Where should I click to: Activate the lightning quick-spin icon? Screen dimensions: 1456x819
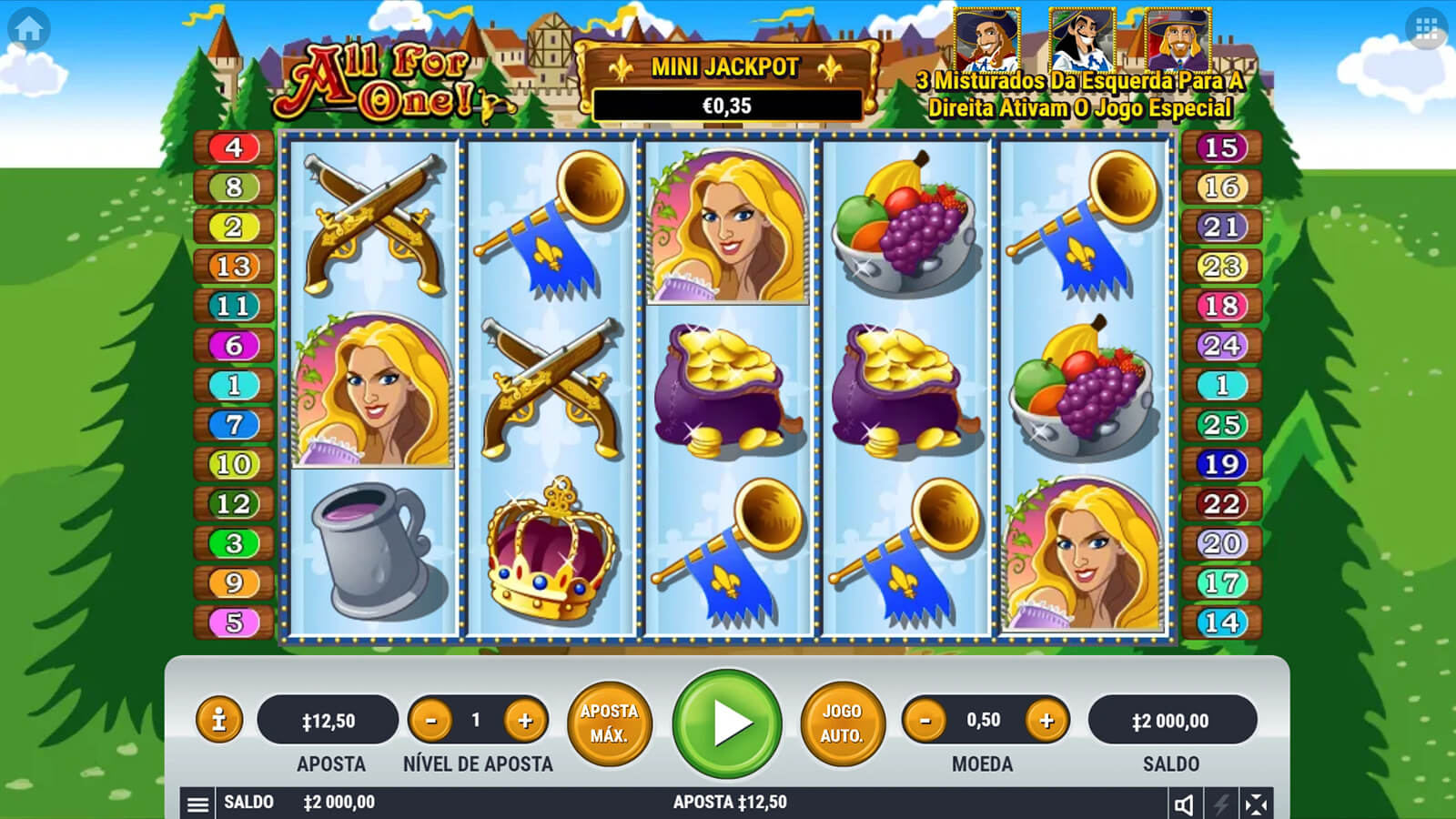click(1220, 804)
